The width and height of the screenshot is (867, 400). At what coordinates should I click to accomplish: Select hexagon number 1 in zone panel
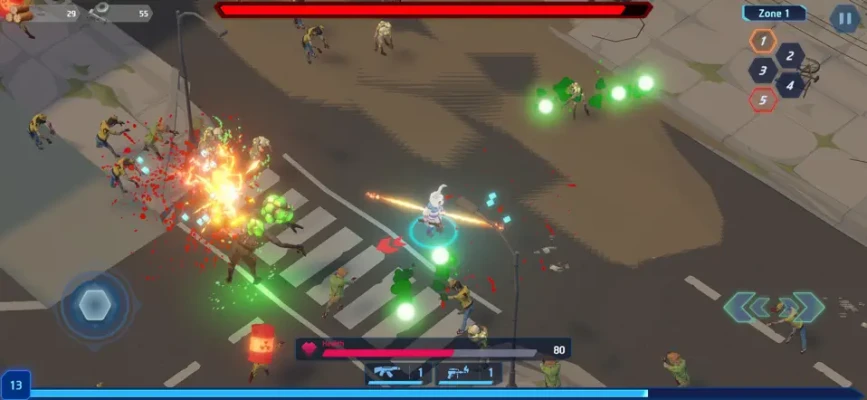pos(762,41)
